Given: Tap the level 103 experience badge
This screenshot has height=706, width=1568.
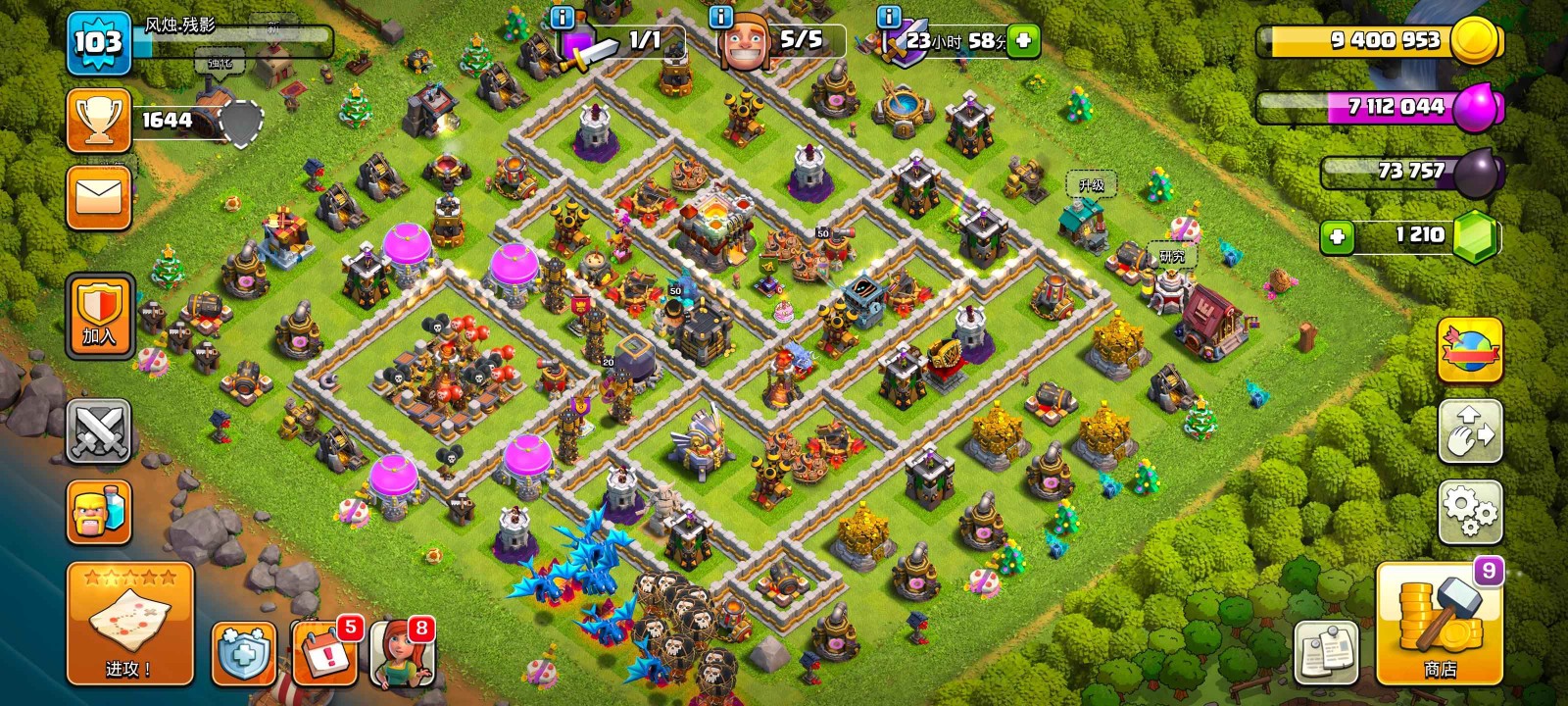Looking at the screenshot, I should [99, 42].
